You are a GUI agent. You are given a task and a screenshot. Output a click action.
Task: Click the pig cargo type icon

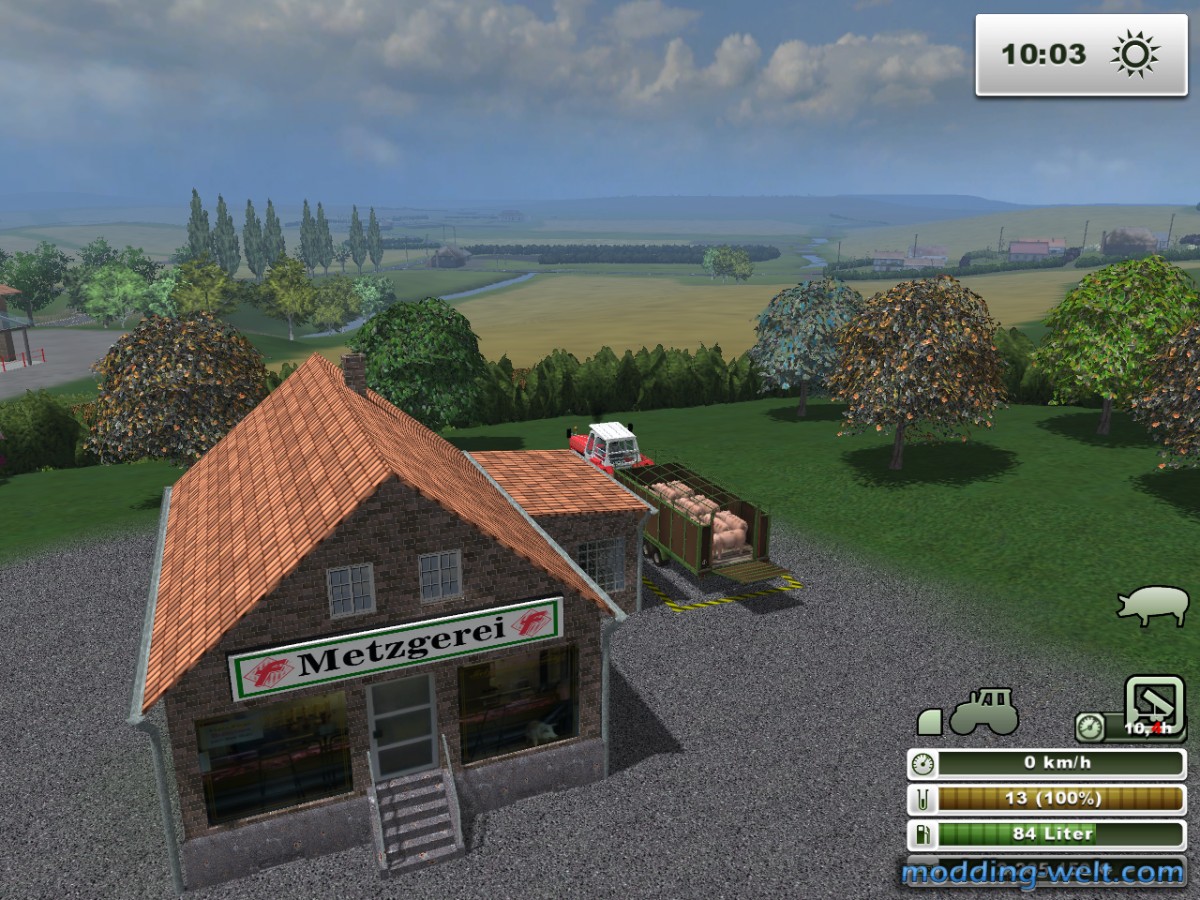[x=1152, y=606]
